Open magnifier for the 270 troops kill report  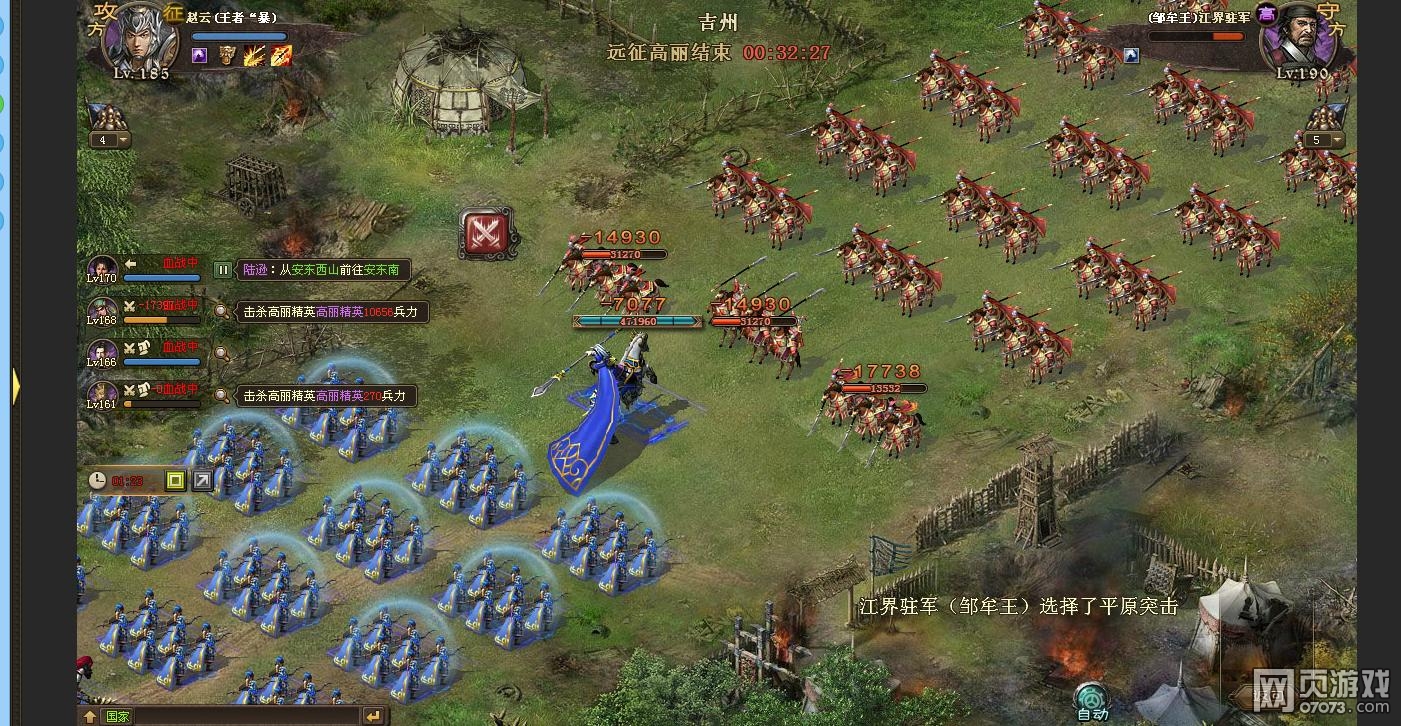coord(221,395)
